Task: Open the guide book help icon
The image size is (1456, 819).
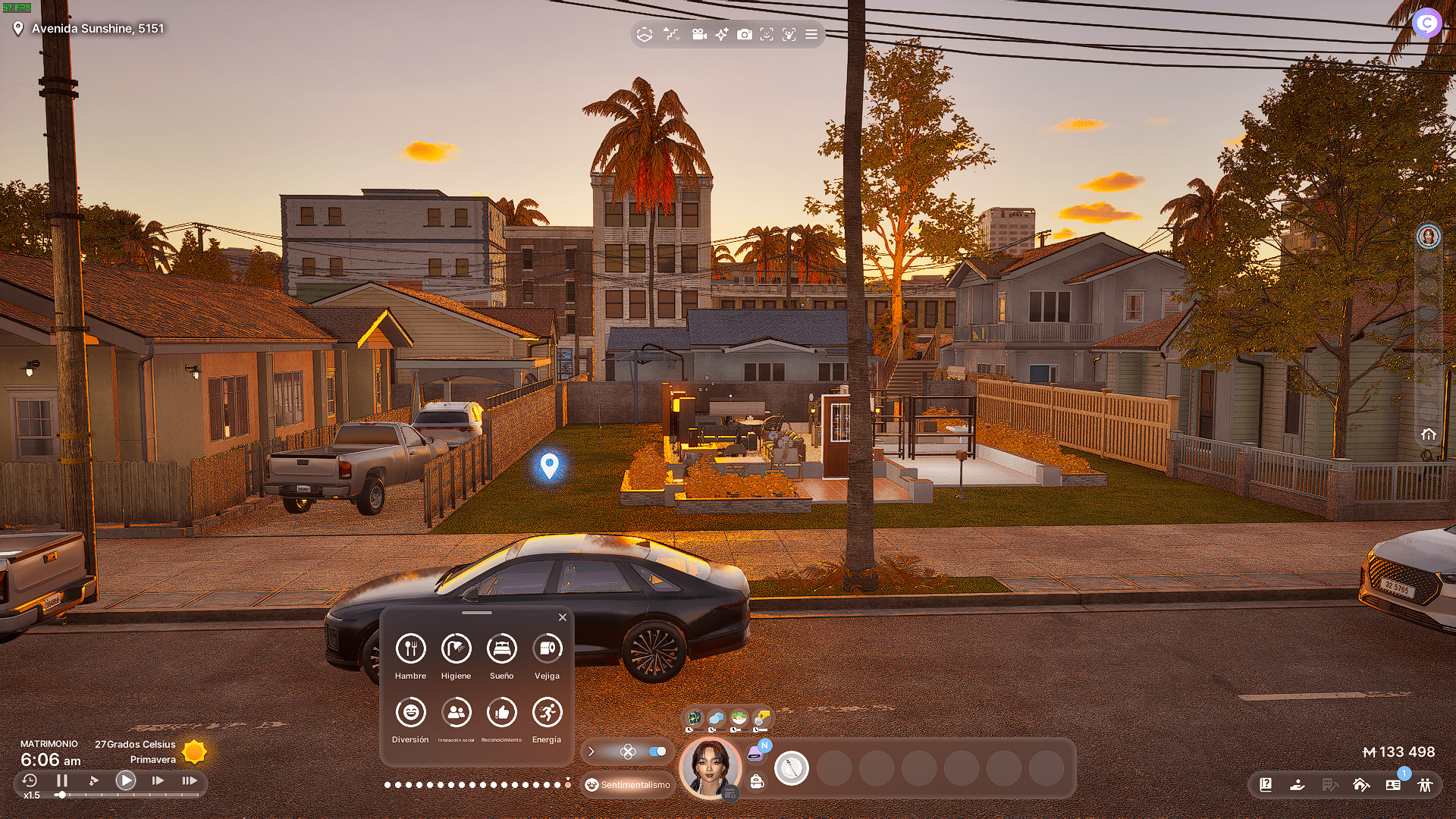Action: 1266,785
